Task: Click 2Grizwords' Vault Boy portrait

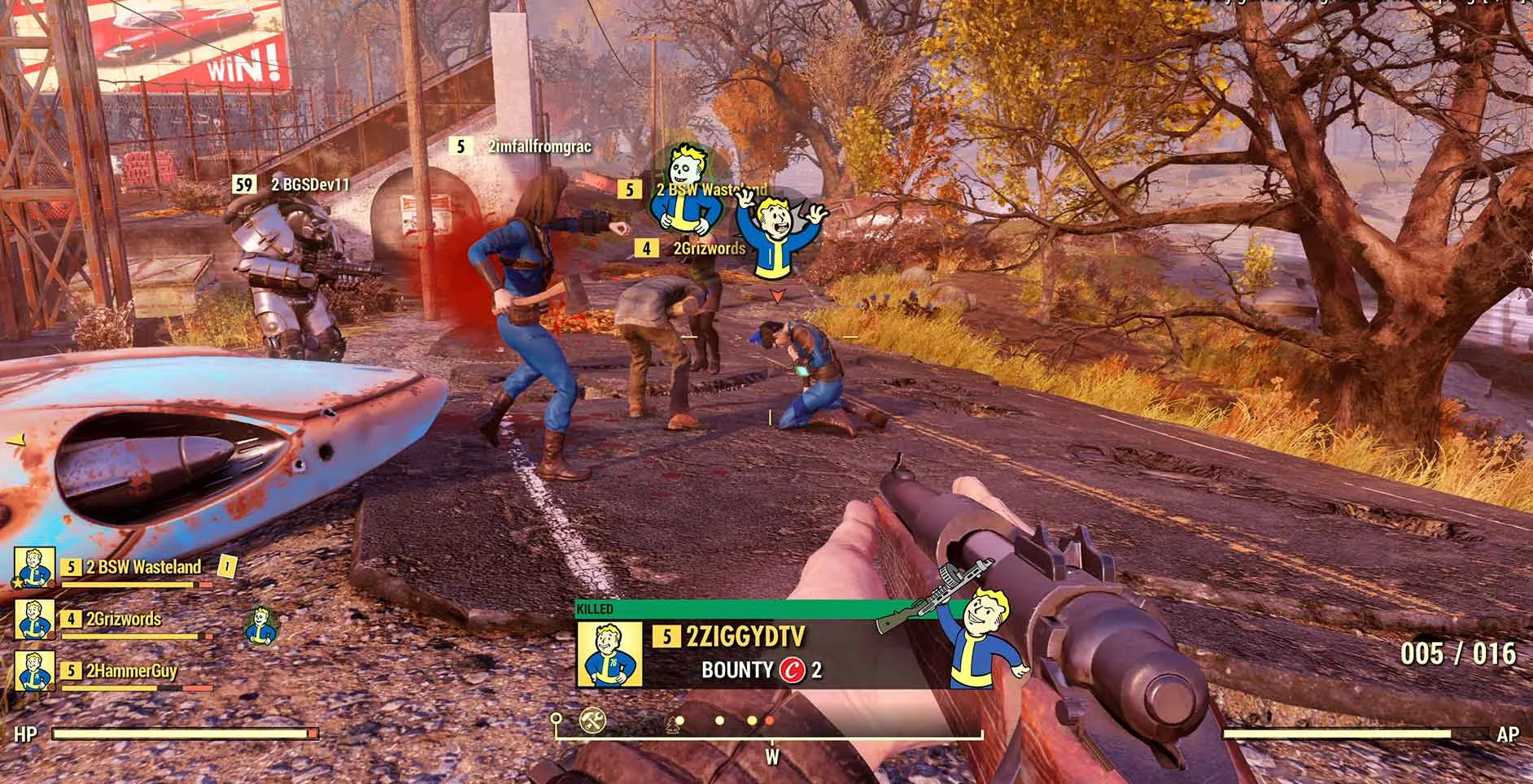Action: pyautogui.click(x=33, y=621)
